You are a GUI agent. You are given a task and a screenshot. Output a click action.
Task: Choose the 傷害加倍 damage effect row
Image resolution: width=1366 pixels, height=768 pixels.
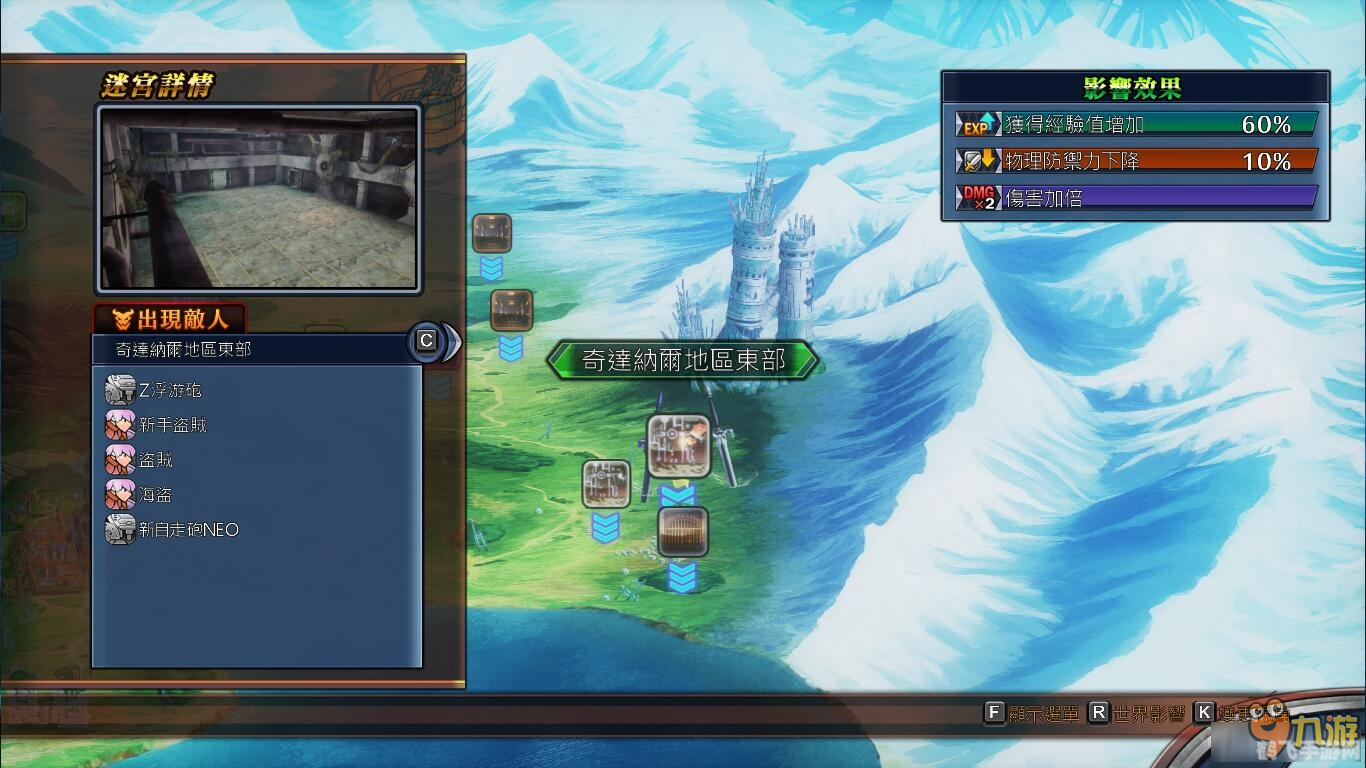click(x=1135, y=197)
